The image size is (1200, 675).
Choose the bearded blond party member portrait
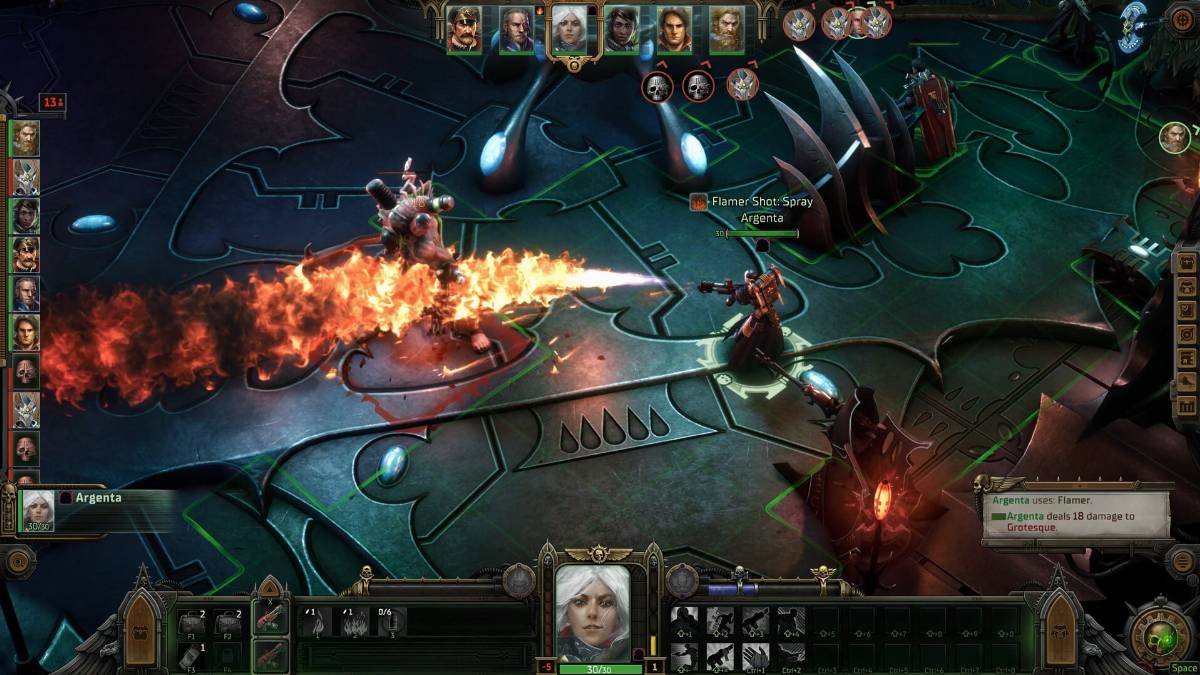(x=727, y=30)
